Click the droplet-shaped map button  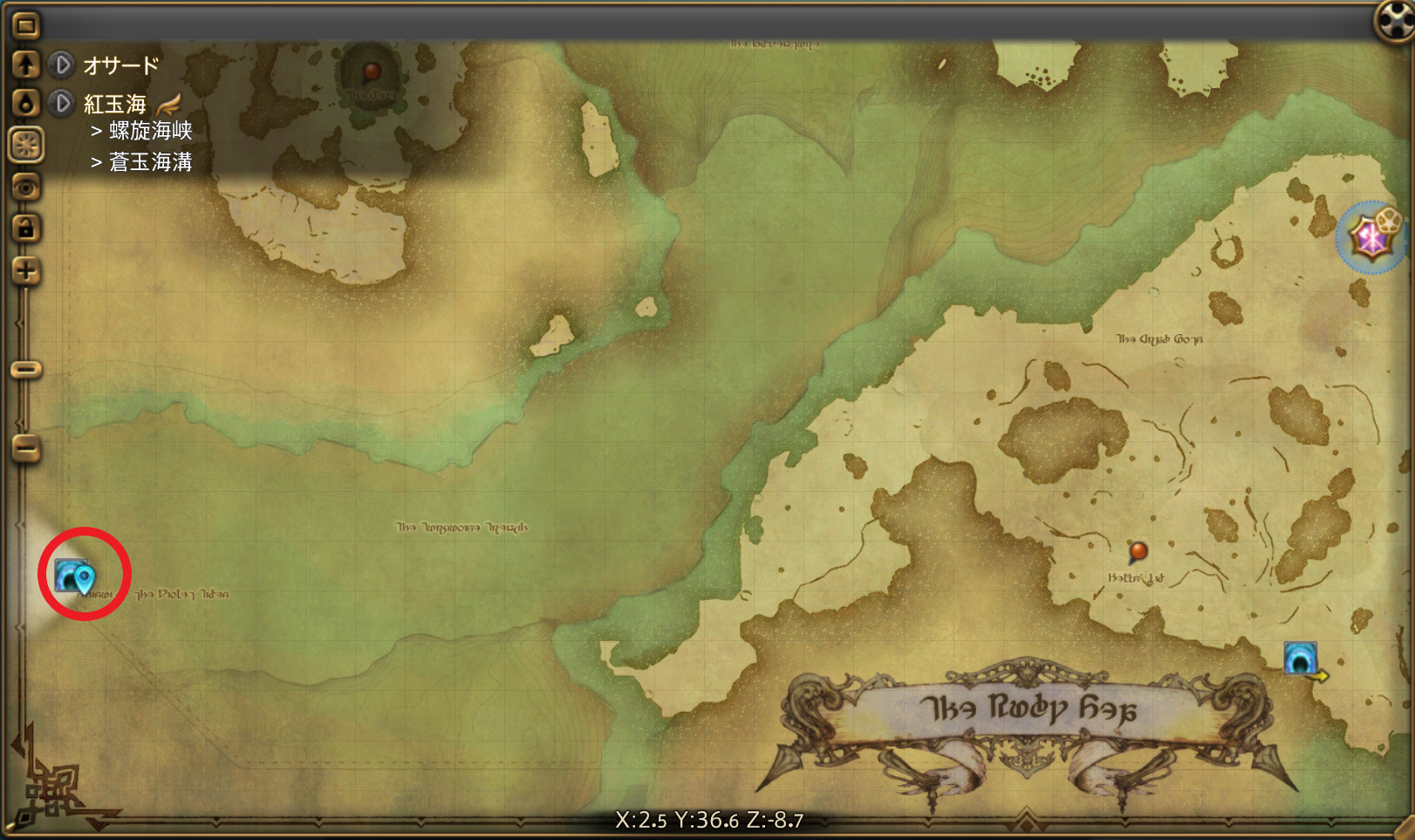pyautogui.click(x=25, y=104)
